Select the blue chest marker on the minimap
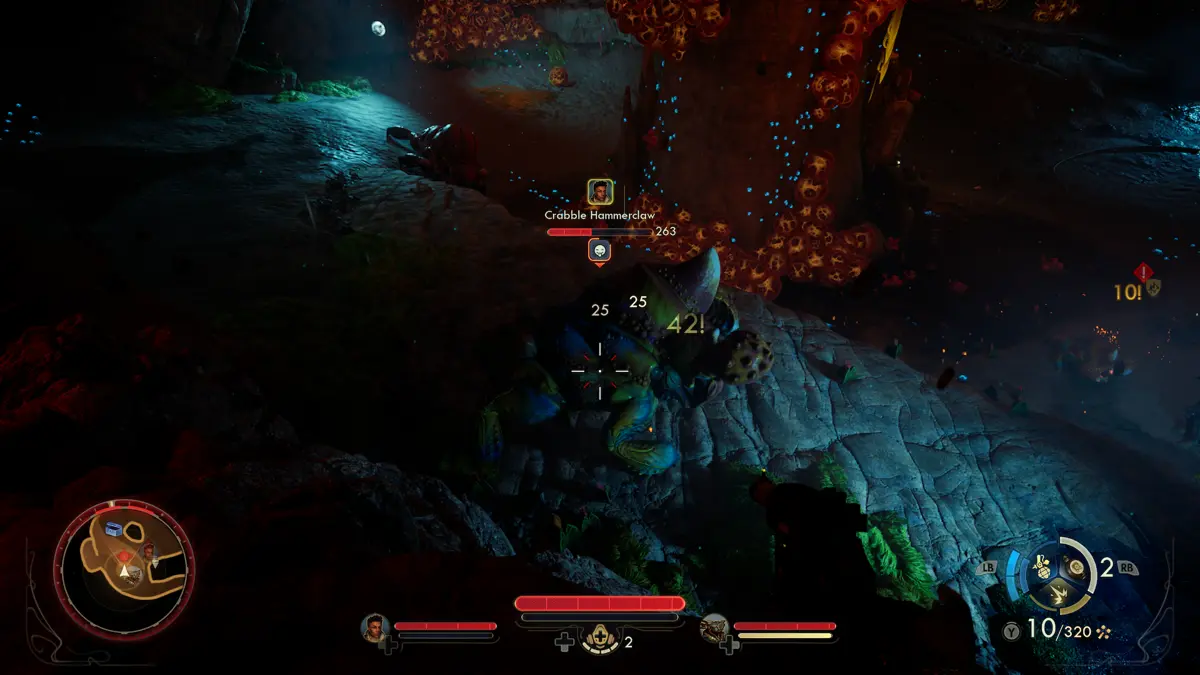This screenshot has height=675, width=1200. (x=113, y=528)
